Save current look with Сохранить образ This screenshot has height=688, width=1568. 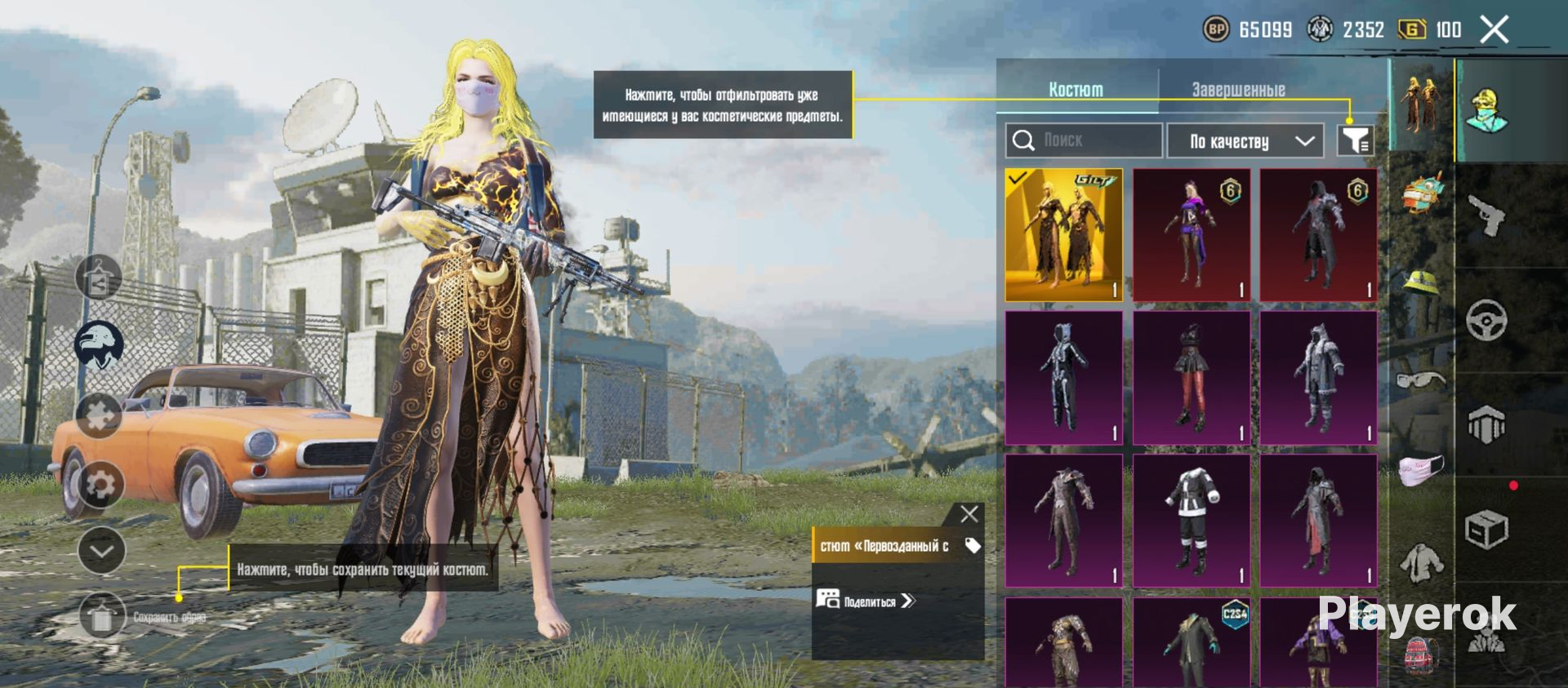(103, 617)
